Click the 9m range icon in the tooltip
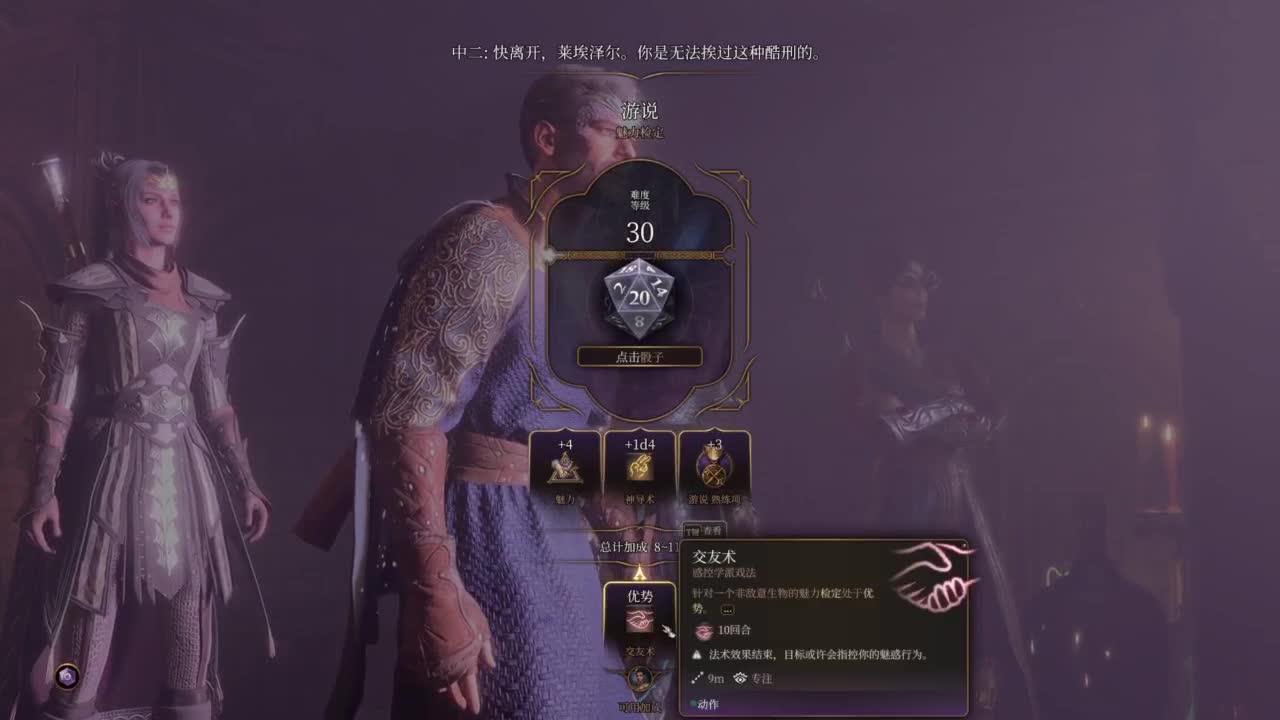This screenshot has height=720, width=1280. tap(697, 677)
